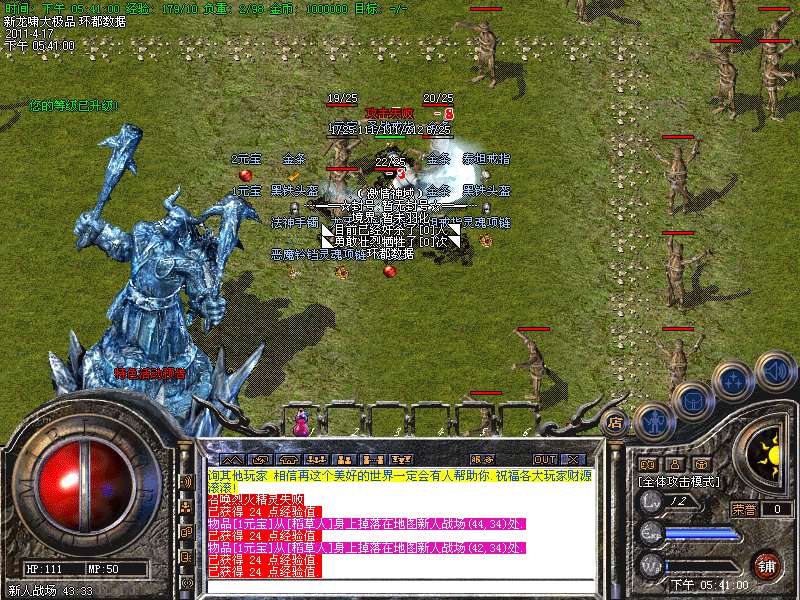This screenshot has height=600, width=800.
Task: Open the character status round button
Action: (653, 421)
